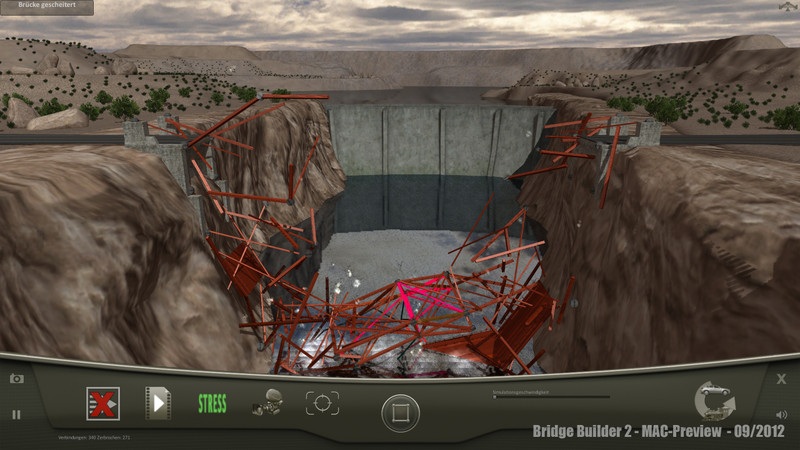Select the vehicle test icon
The height and width of the screenshot is (450, 800).
(x=266, y=403)
